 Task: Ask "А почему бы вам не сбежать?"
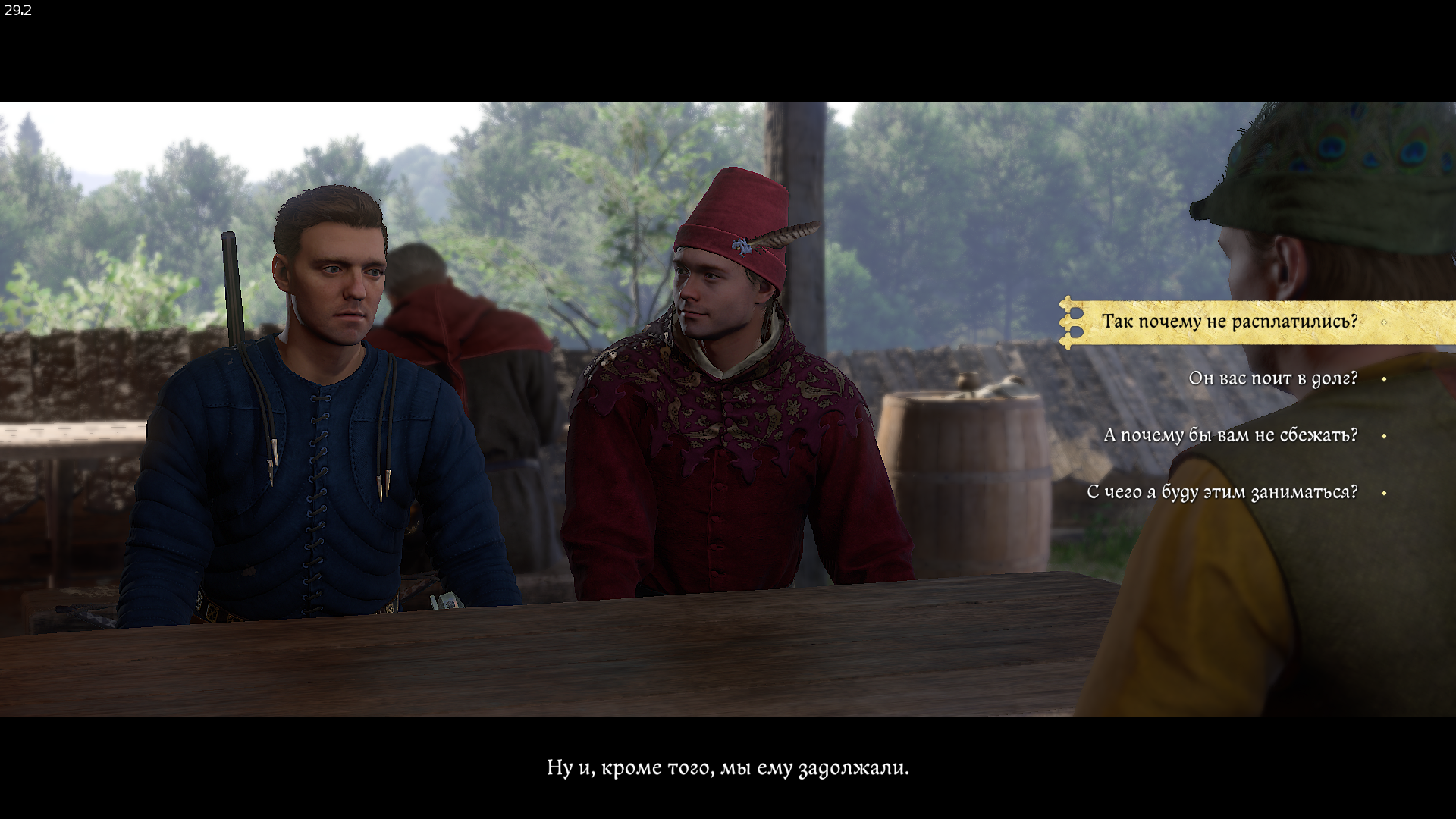1230,435
